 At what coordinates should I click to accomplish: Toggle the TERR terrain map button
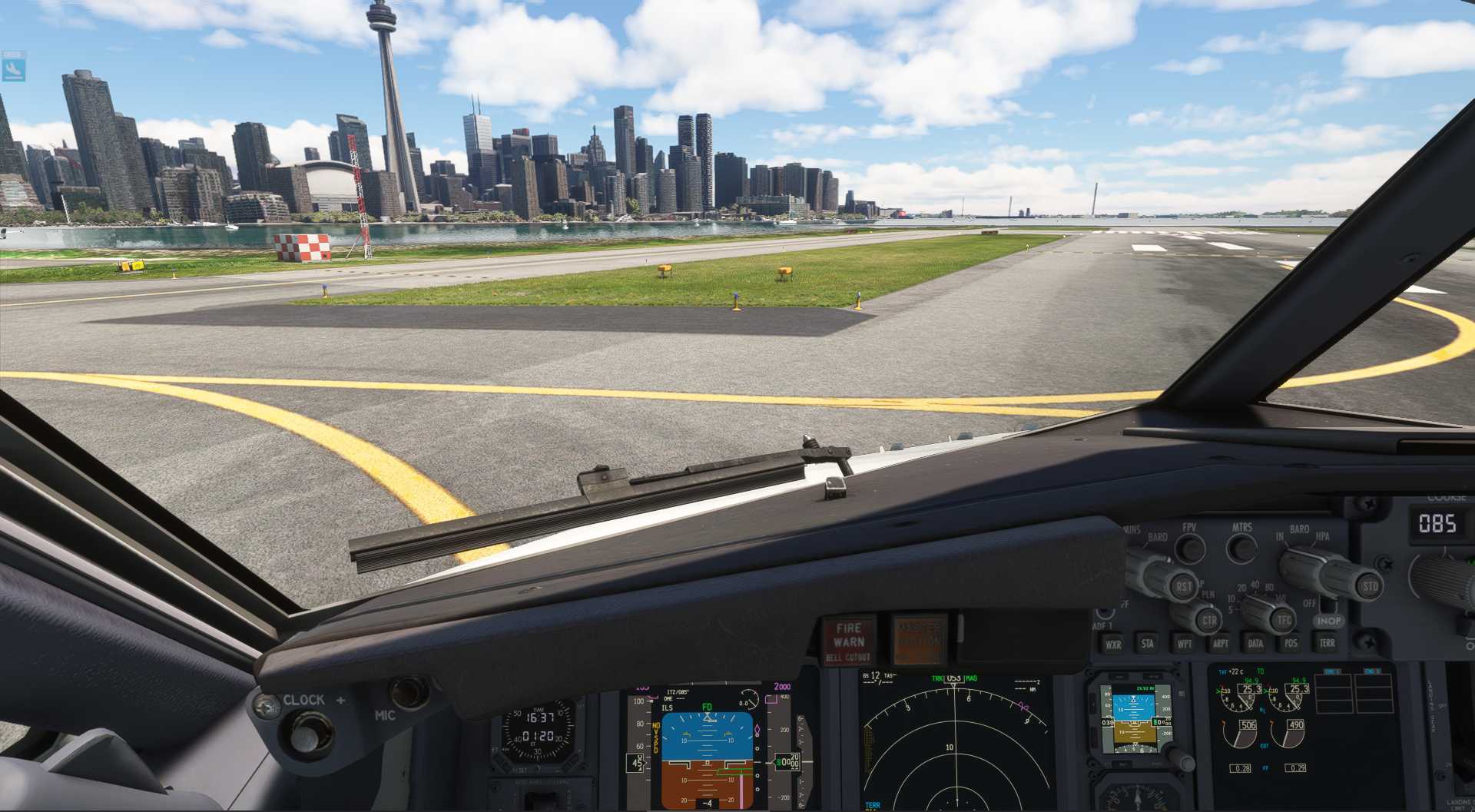pyautogui.click(x=1327, y=644)
